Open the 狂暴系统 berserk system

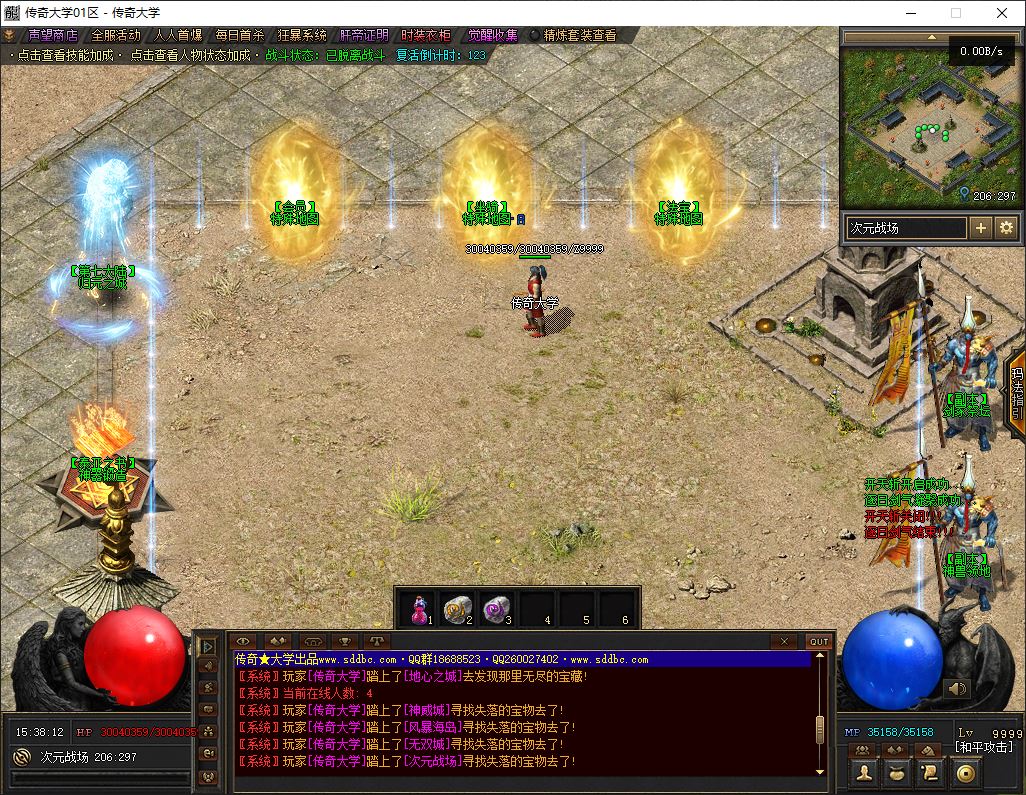[301, 35]
